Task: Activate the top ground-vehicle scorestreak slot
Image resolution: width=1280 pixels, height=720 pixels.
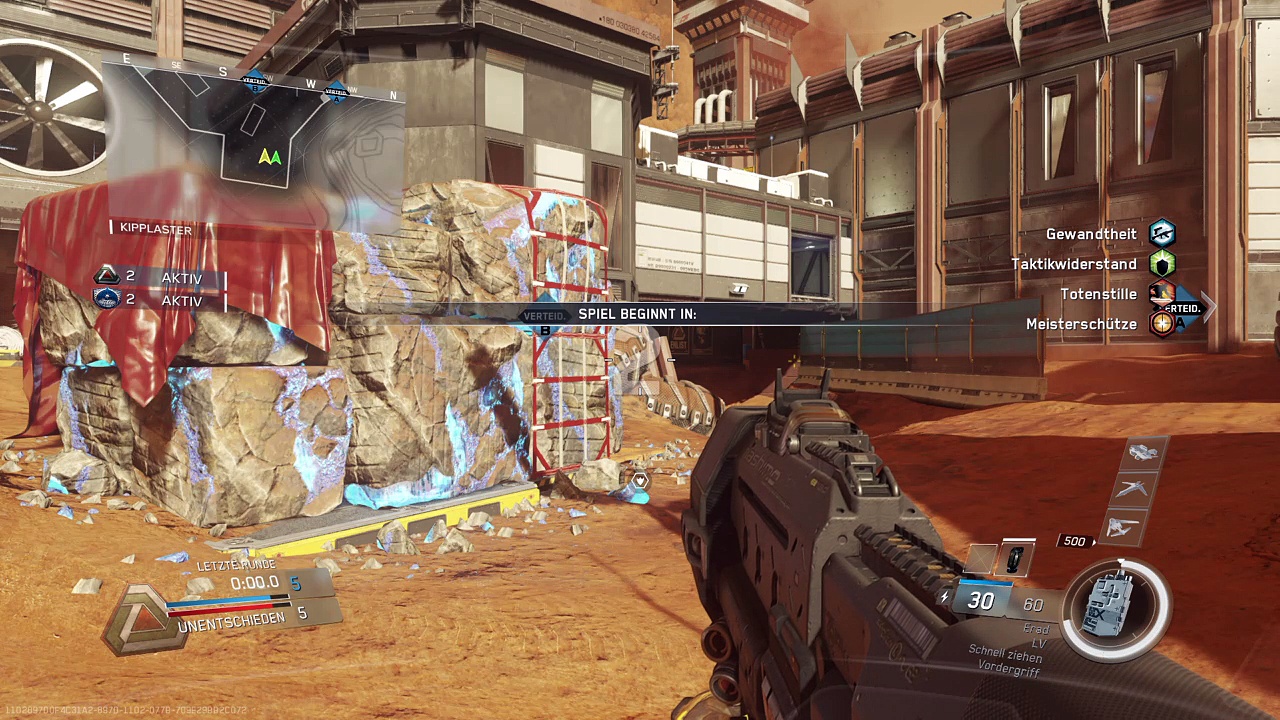Action: pos(1142,454)
